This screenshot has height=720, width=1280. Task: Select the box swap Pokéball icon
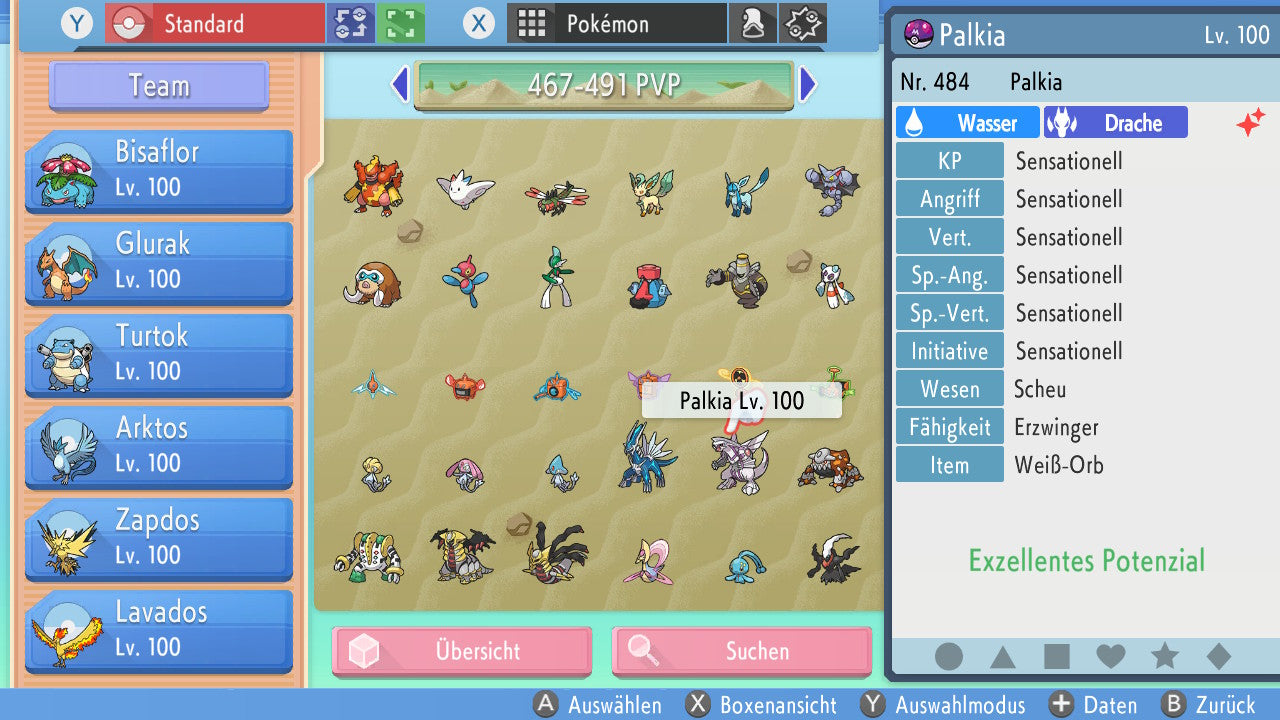pyautogui.click(x=351, y=23)
